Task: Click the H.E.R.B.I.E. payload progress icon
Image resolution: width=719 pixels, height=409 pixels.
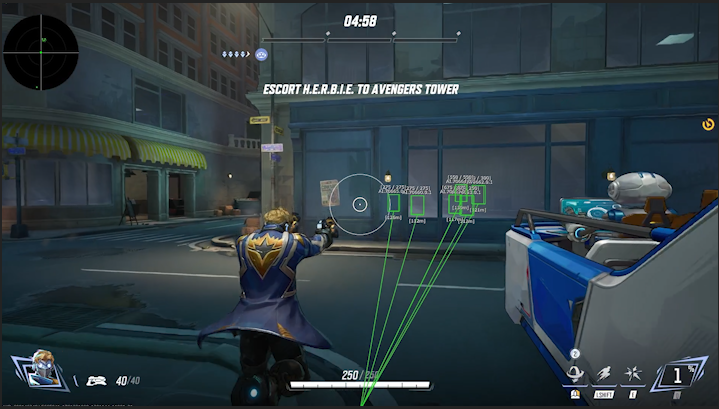Action: click(x=261, y=54)
